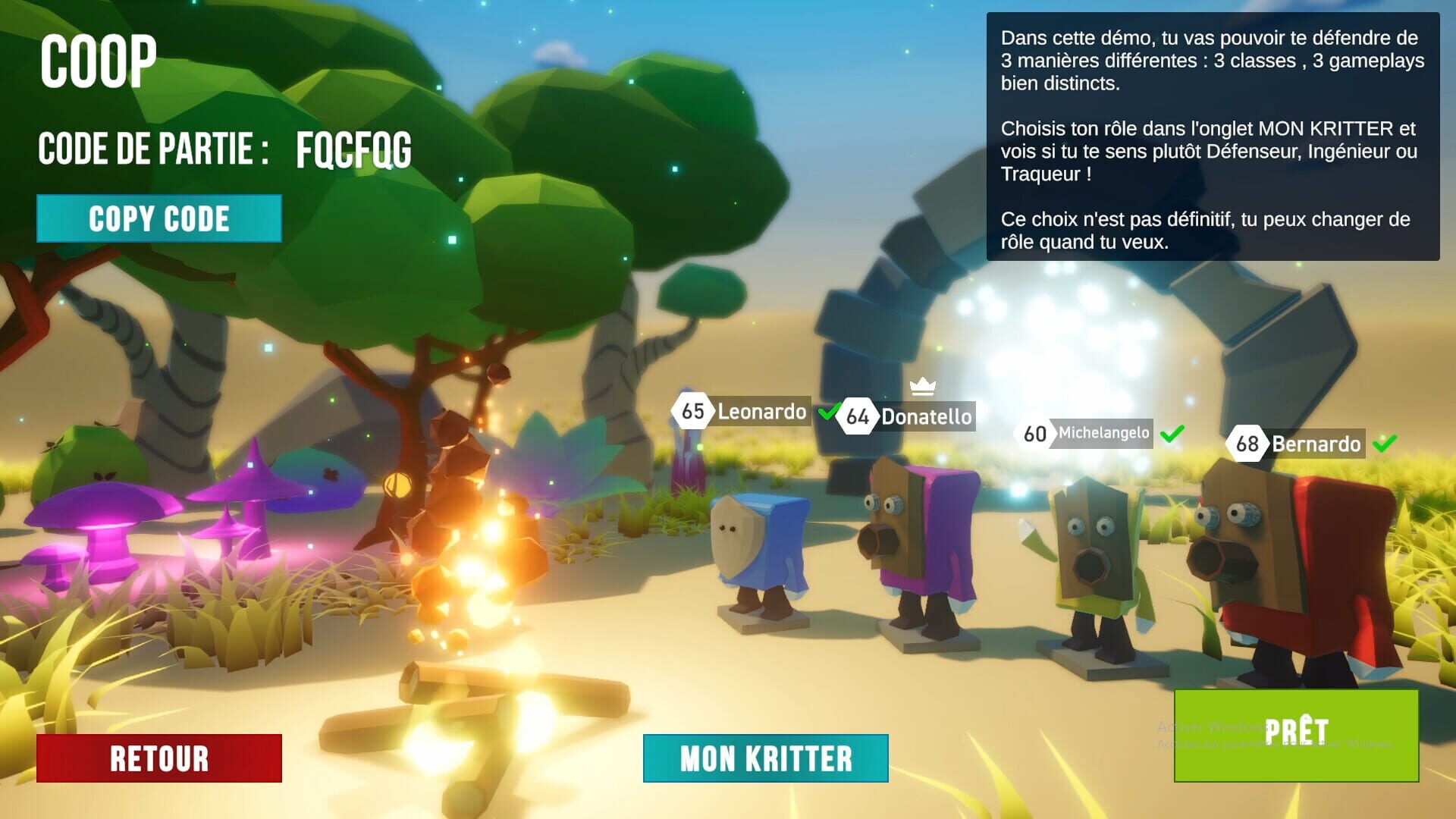Click the red RETOUR button
This screenshot has height=819, width=1456.
pyautogui.click(x=158, y=758)
